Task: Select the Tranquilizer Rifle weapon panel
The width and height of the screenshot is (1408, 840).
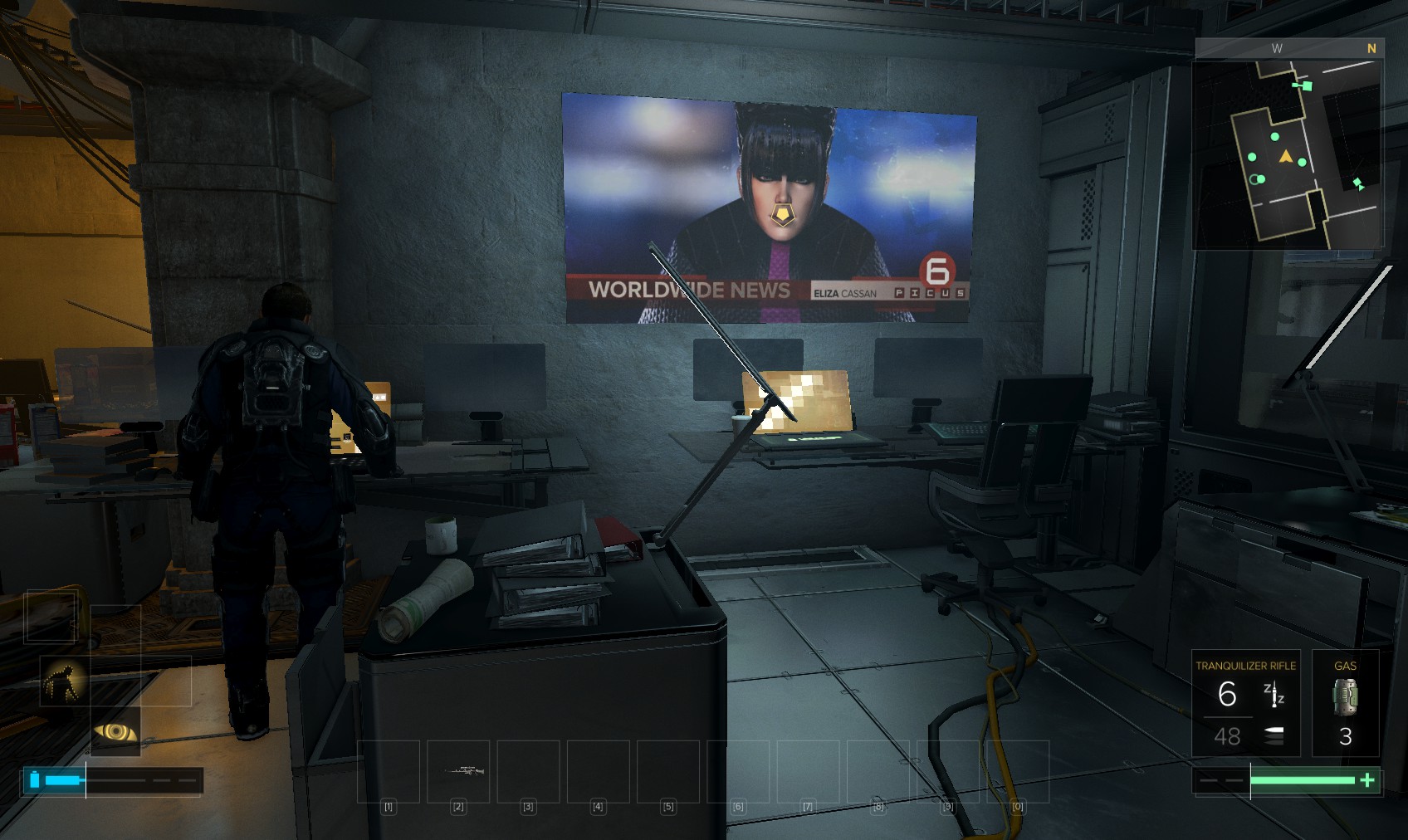Action: coord(1245,703)
